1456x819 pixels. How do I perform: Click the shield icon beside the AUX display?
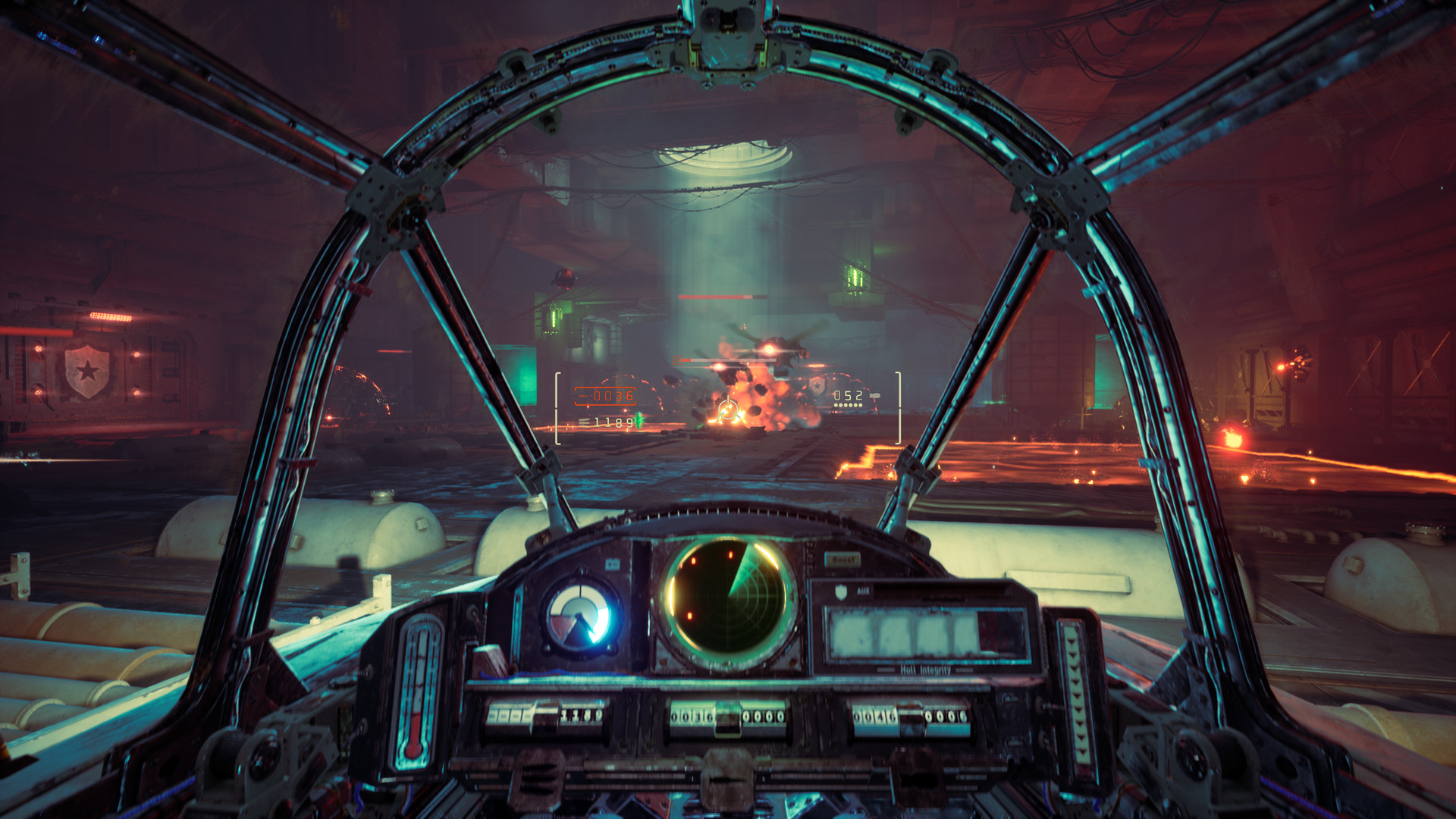(x=842, y=593)
